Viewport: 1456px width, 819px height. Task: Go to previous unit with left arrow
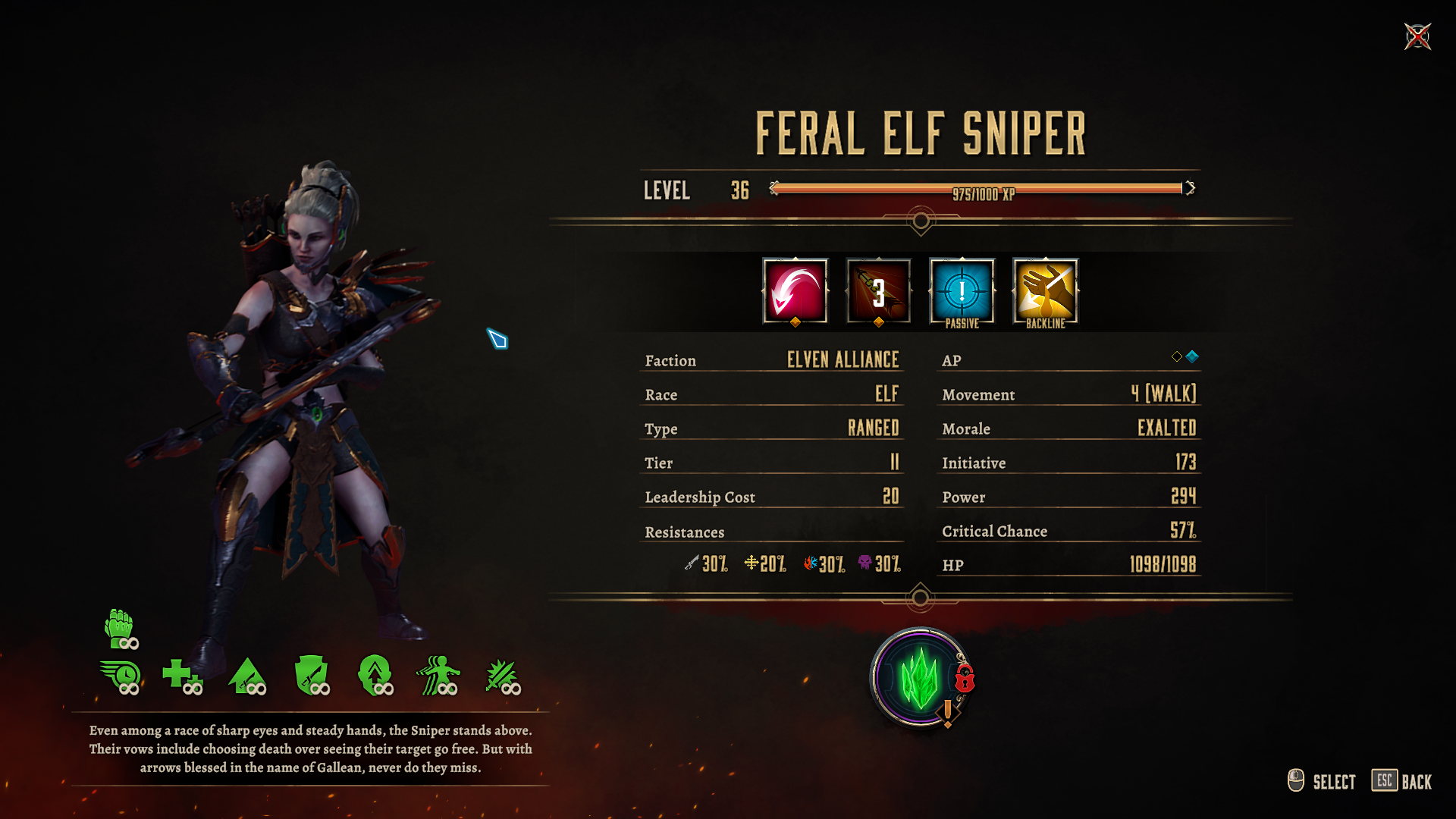(x=773, y=188)
